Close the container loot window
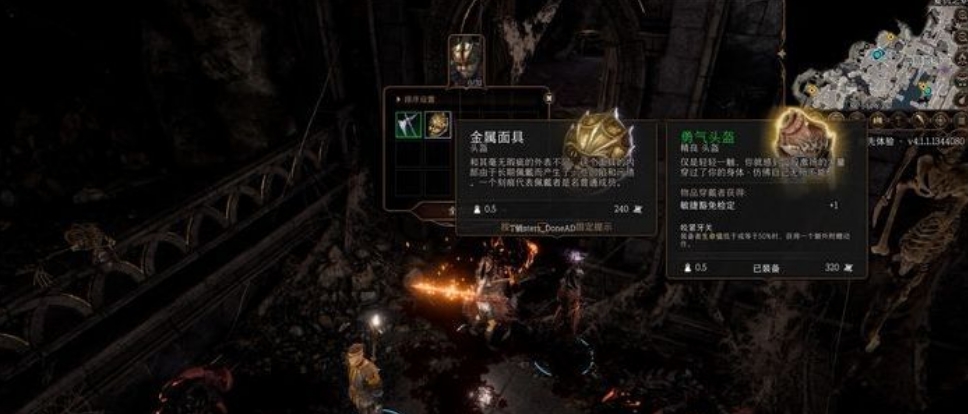Screen dimensions: 968x414 (x=548, y=98)
